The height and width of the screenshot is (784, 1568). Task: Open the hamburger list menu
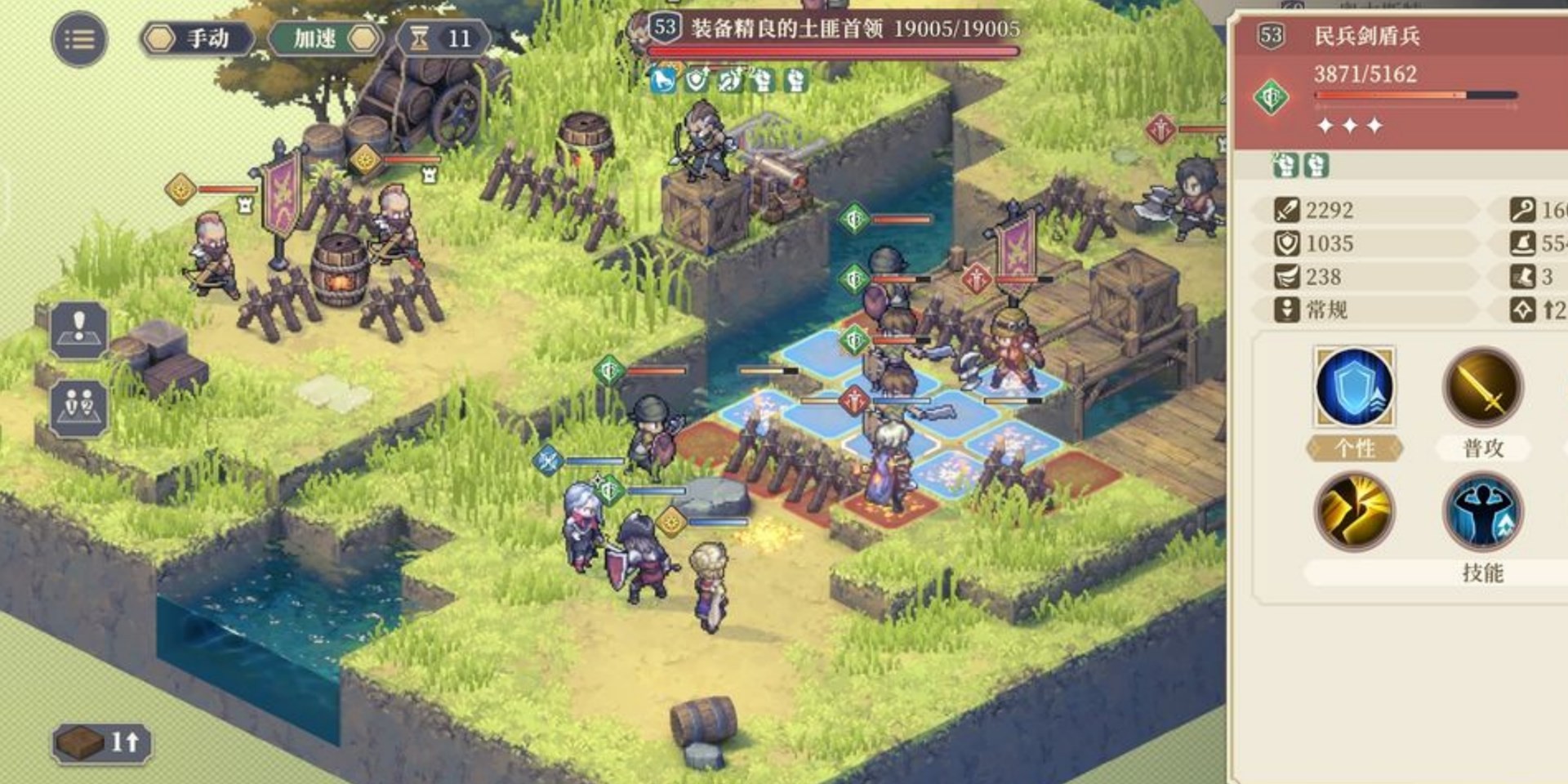pos(79,38)
